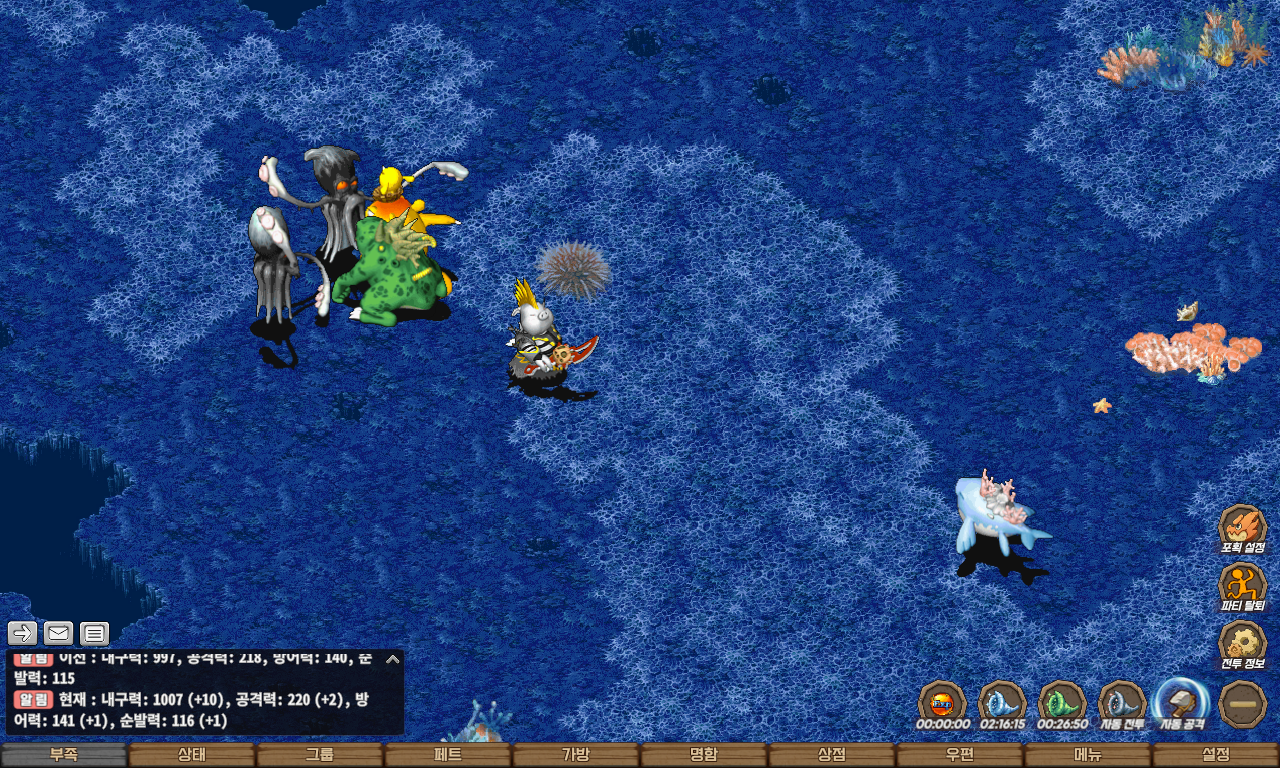Open the 가방 (bag) inventory
The height and width of the screenshot is (768, 1280).
pyautogui.click(x=576, y=755)
